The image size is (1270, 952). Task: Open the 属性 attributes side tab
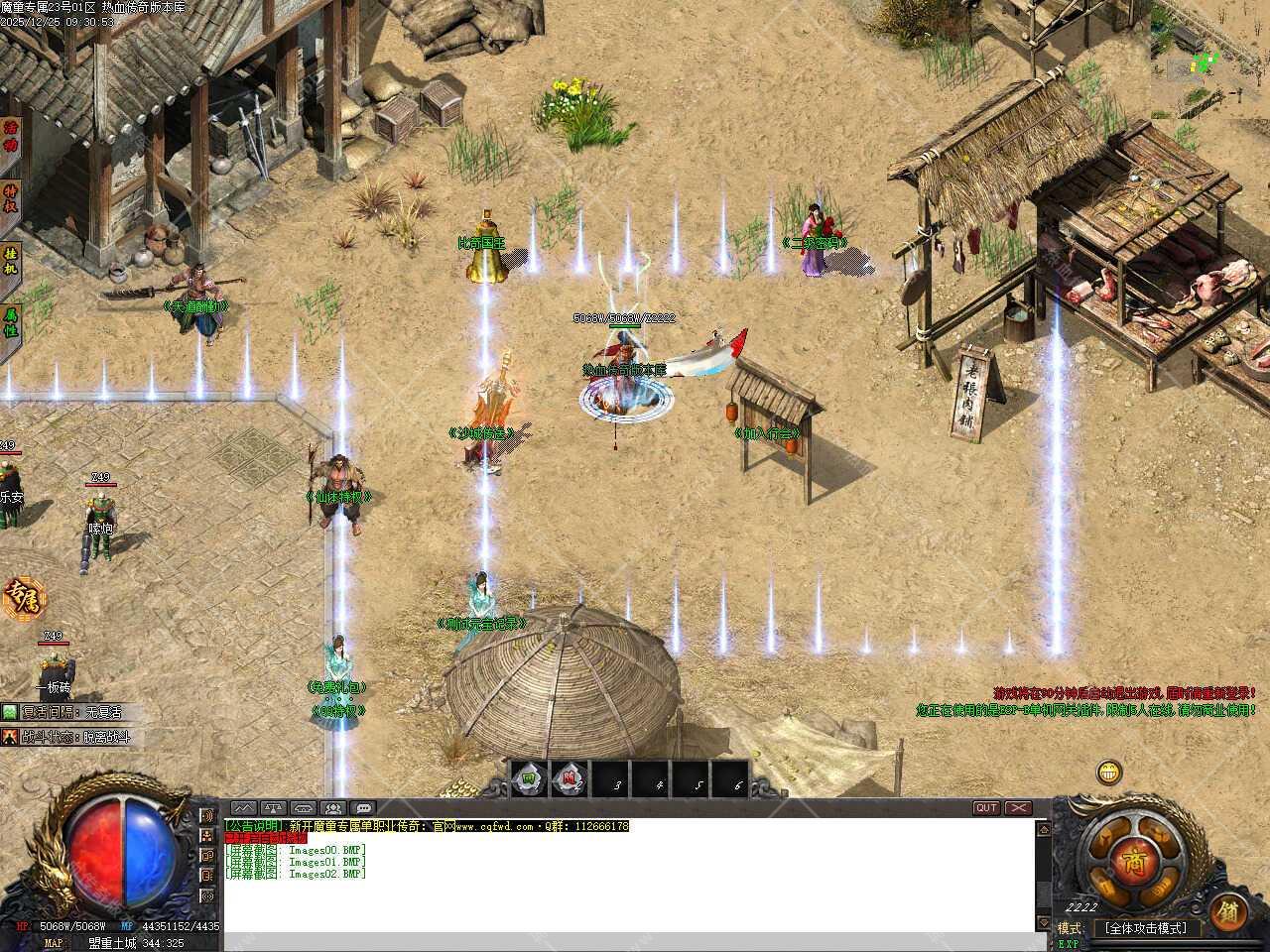coord(11,322)
